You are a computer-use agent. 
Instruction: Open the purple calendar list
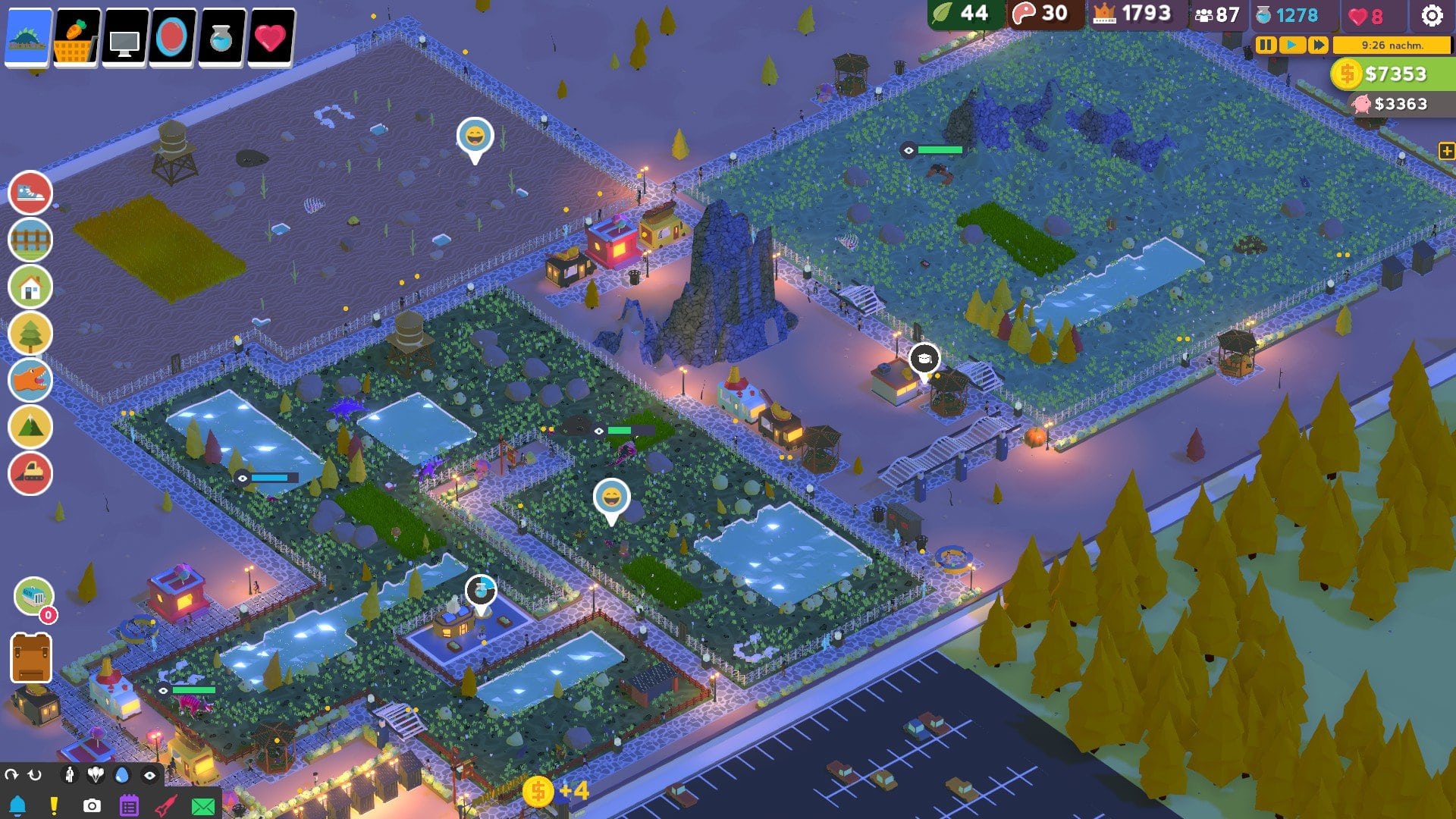tap(129, 805)
